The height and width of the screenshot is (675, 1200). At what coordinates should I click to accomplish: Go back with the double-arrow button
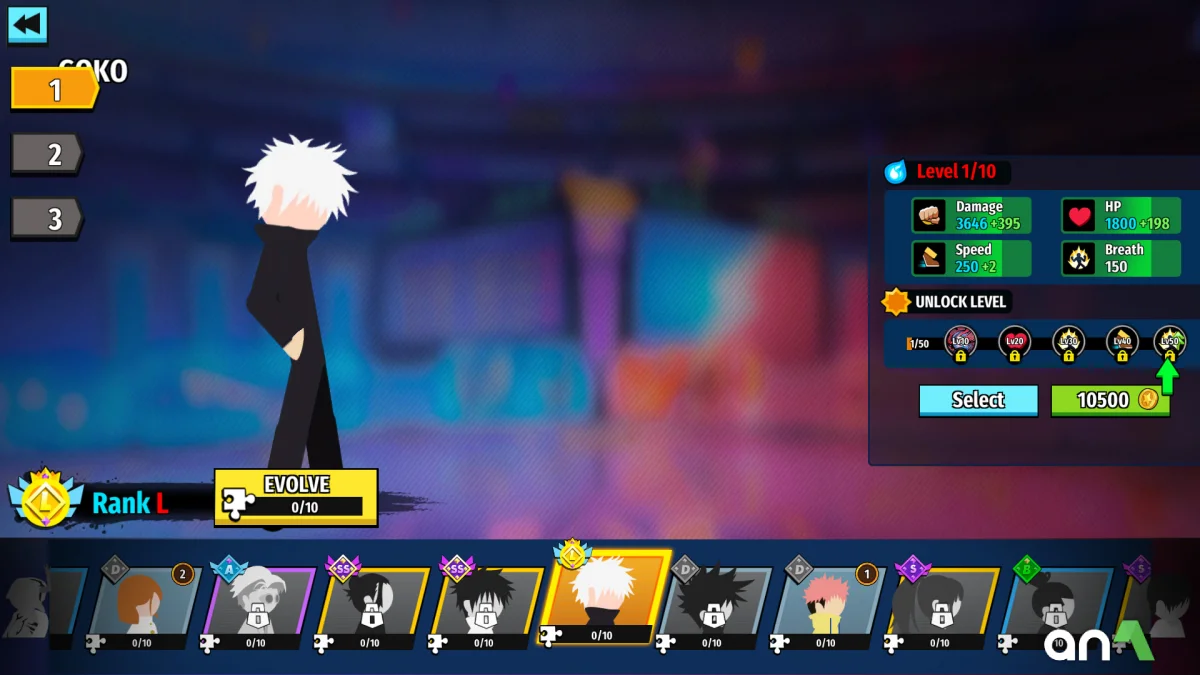pyautogui.click(x=28, y=24)
